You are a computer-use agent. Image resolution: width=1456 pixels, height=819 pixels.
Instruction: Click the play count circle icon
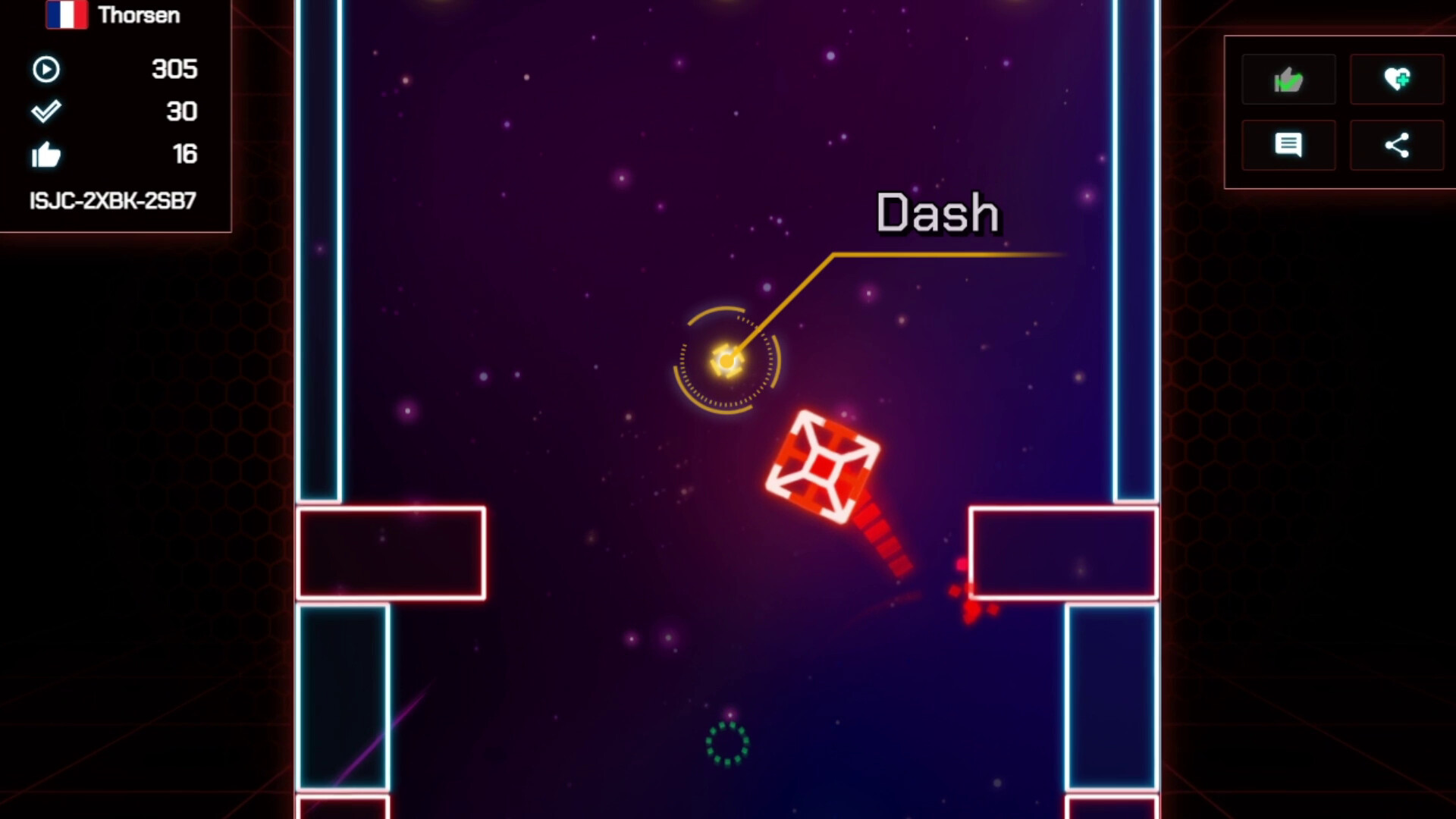pyautogui.click(x=47, y=69)
